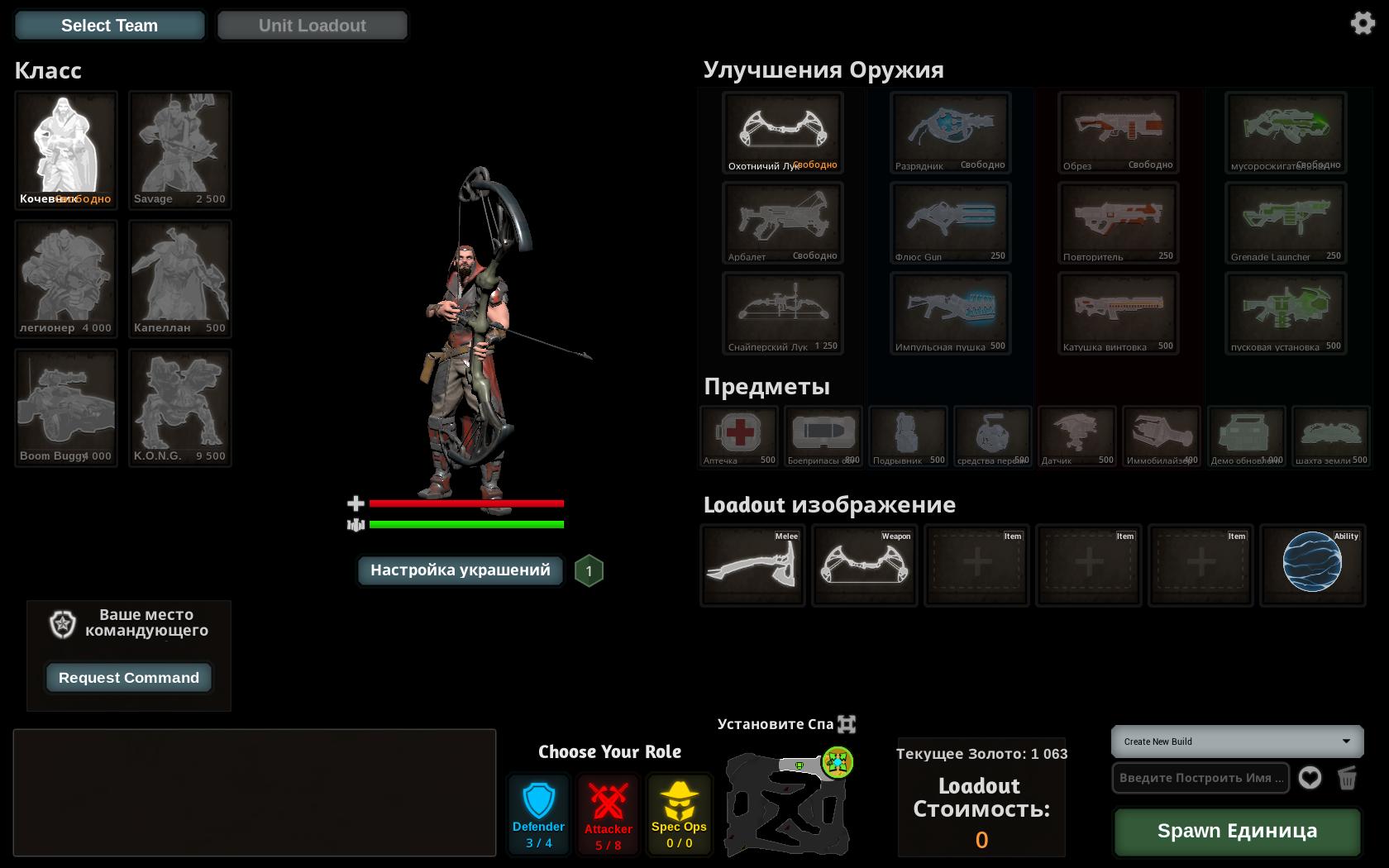
Task: Click the build name input field
Action: point(1200,778)
